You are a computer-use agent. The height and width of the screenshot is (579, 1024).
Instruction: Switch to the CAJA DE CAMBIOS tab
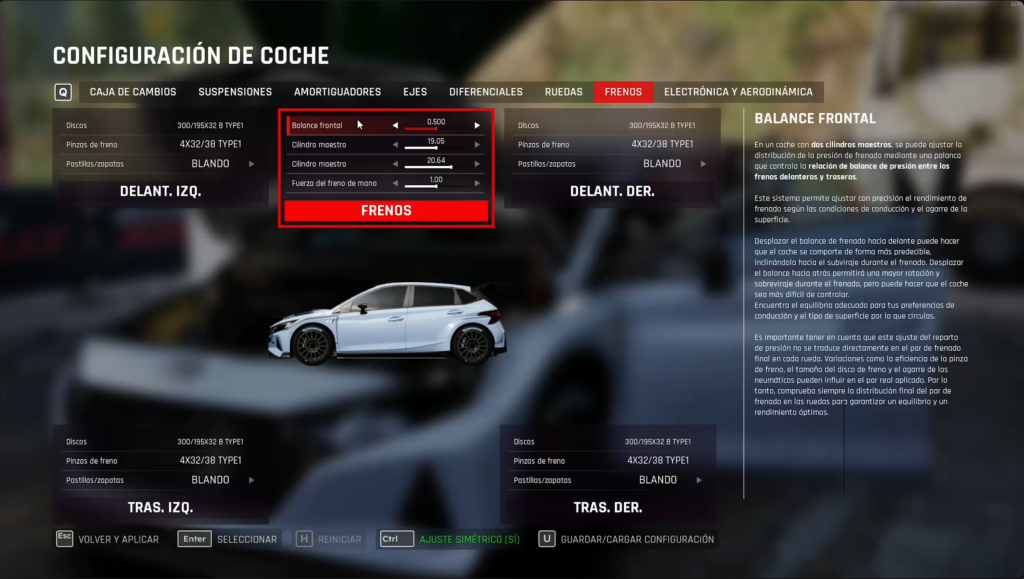click(x=133, y=92)
